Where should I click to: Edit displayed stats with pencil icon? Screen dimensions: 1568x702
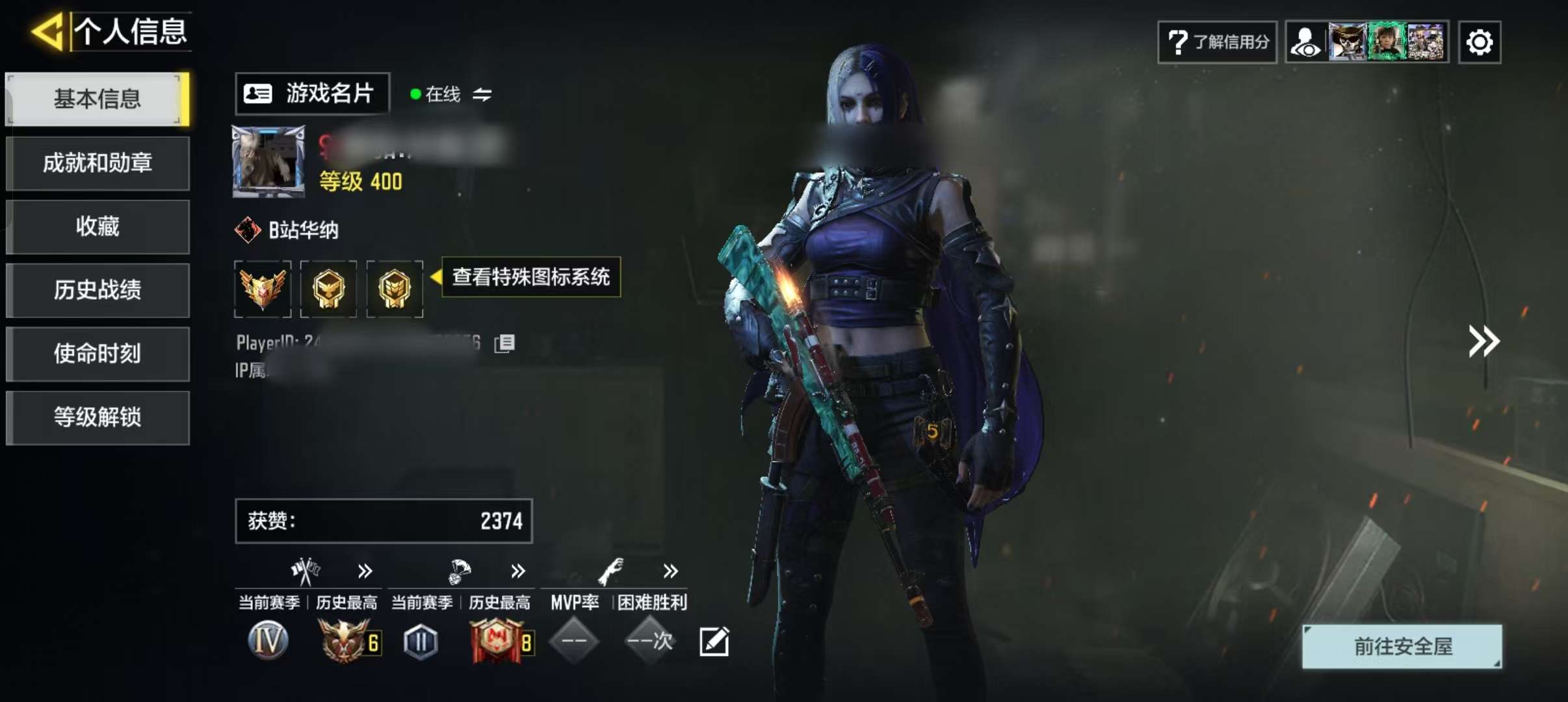pos(714,642)
